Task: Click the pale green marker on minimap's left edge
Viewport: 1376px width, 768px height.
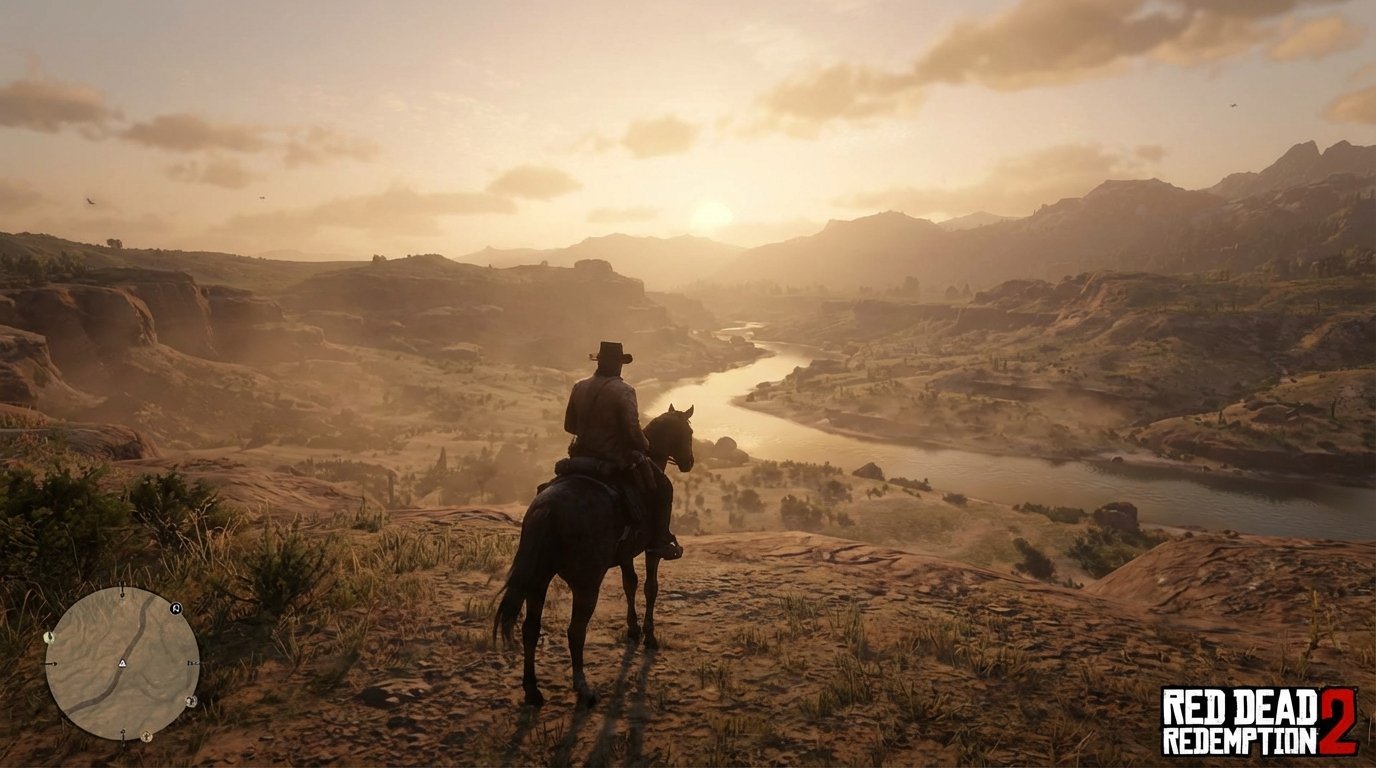Action: pyautogui.click(x=50, y=637)
